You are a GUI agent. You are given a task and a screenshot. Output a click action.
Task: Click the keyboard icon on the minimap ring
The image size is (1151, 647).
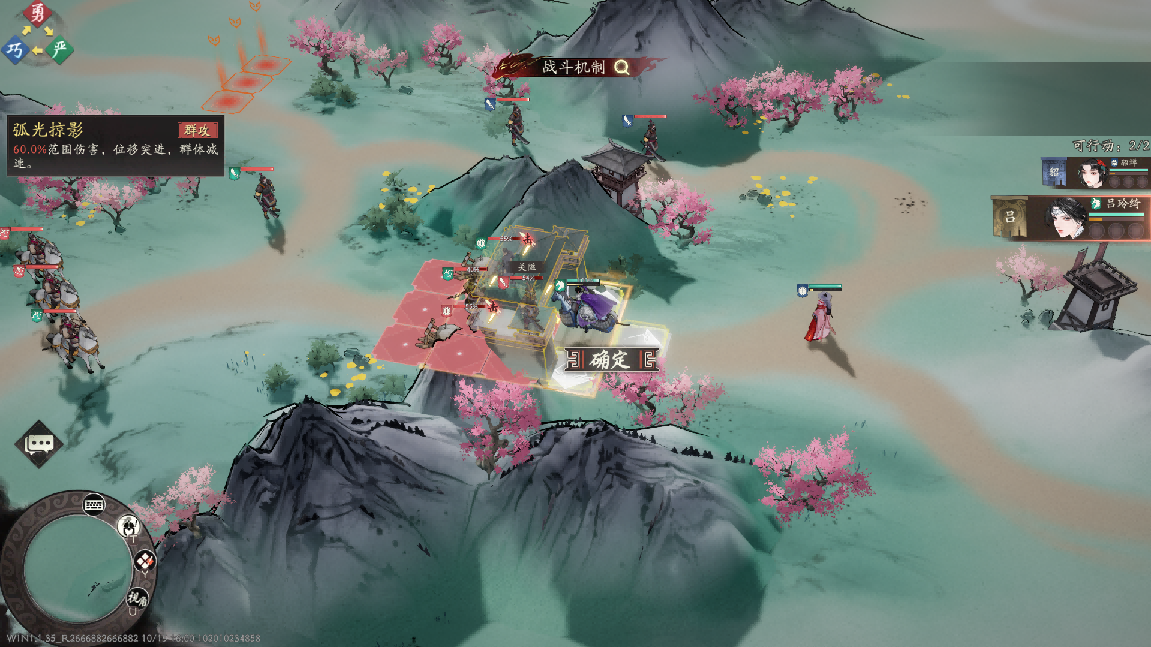(x=96, y=503)
